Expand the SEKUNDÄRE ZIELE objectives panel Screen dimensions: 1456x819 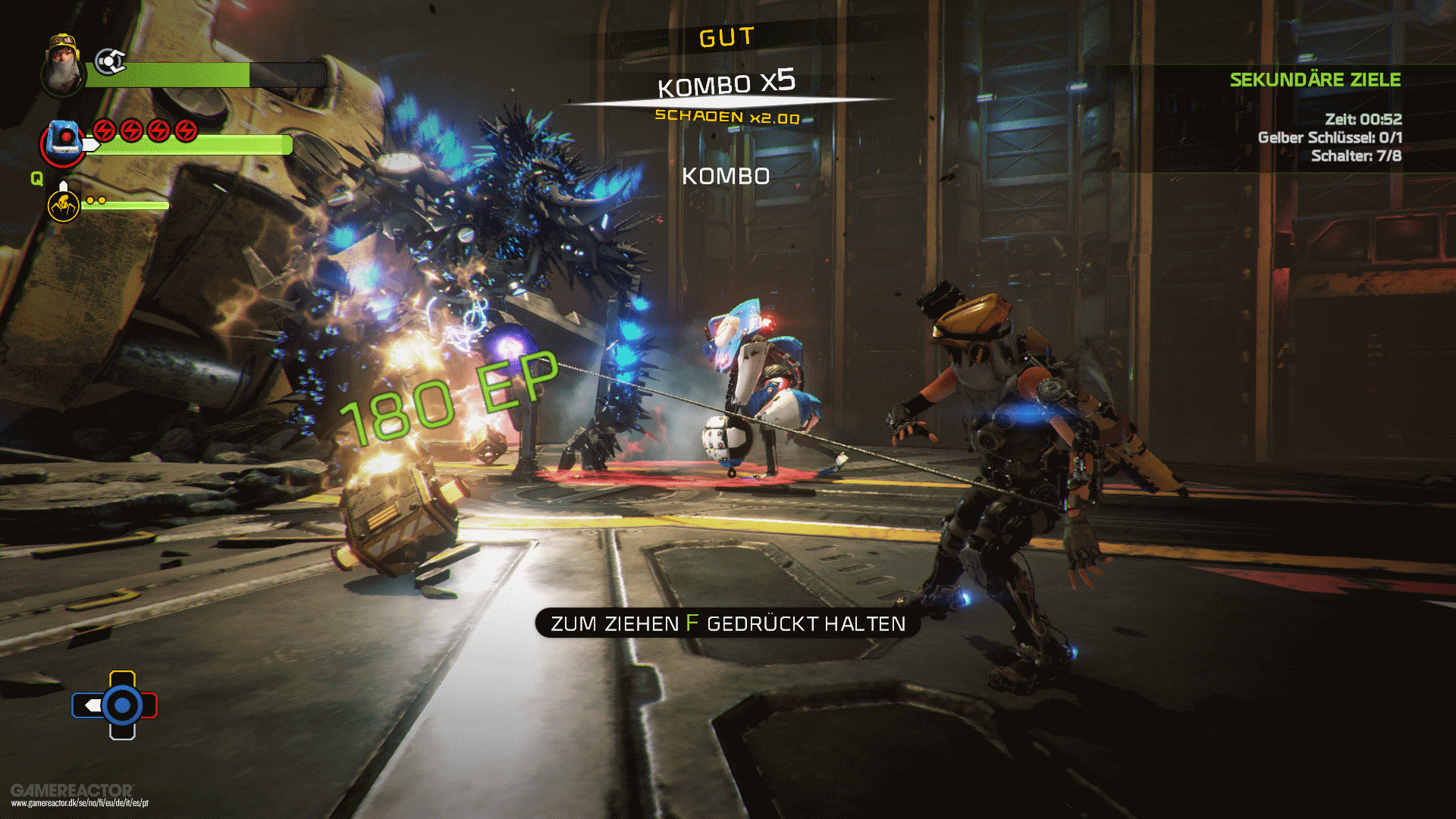[1316, 80]
